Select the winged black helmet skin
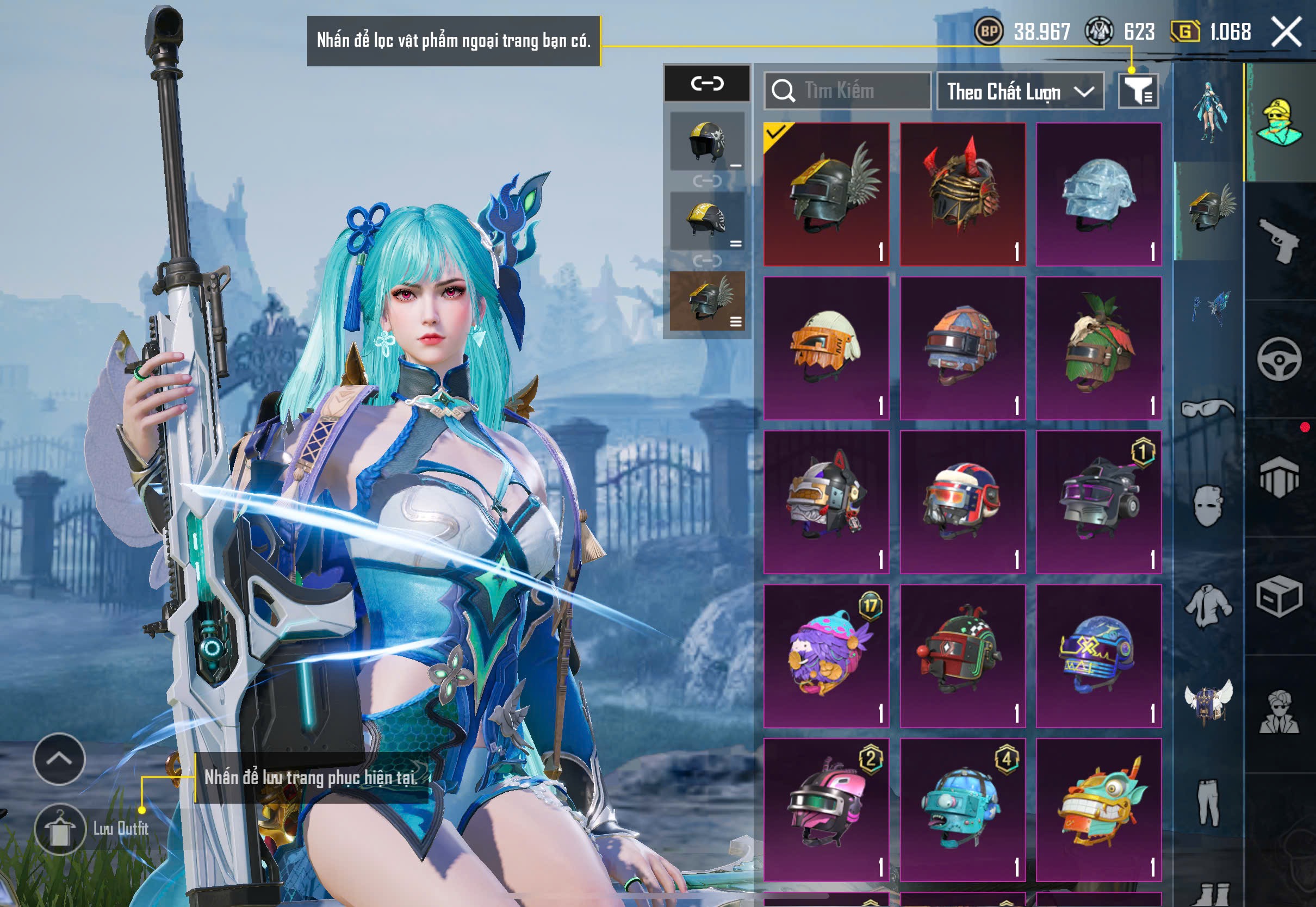The height and width of the screenshot is (907, 1316). (826, 194)
